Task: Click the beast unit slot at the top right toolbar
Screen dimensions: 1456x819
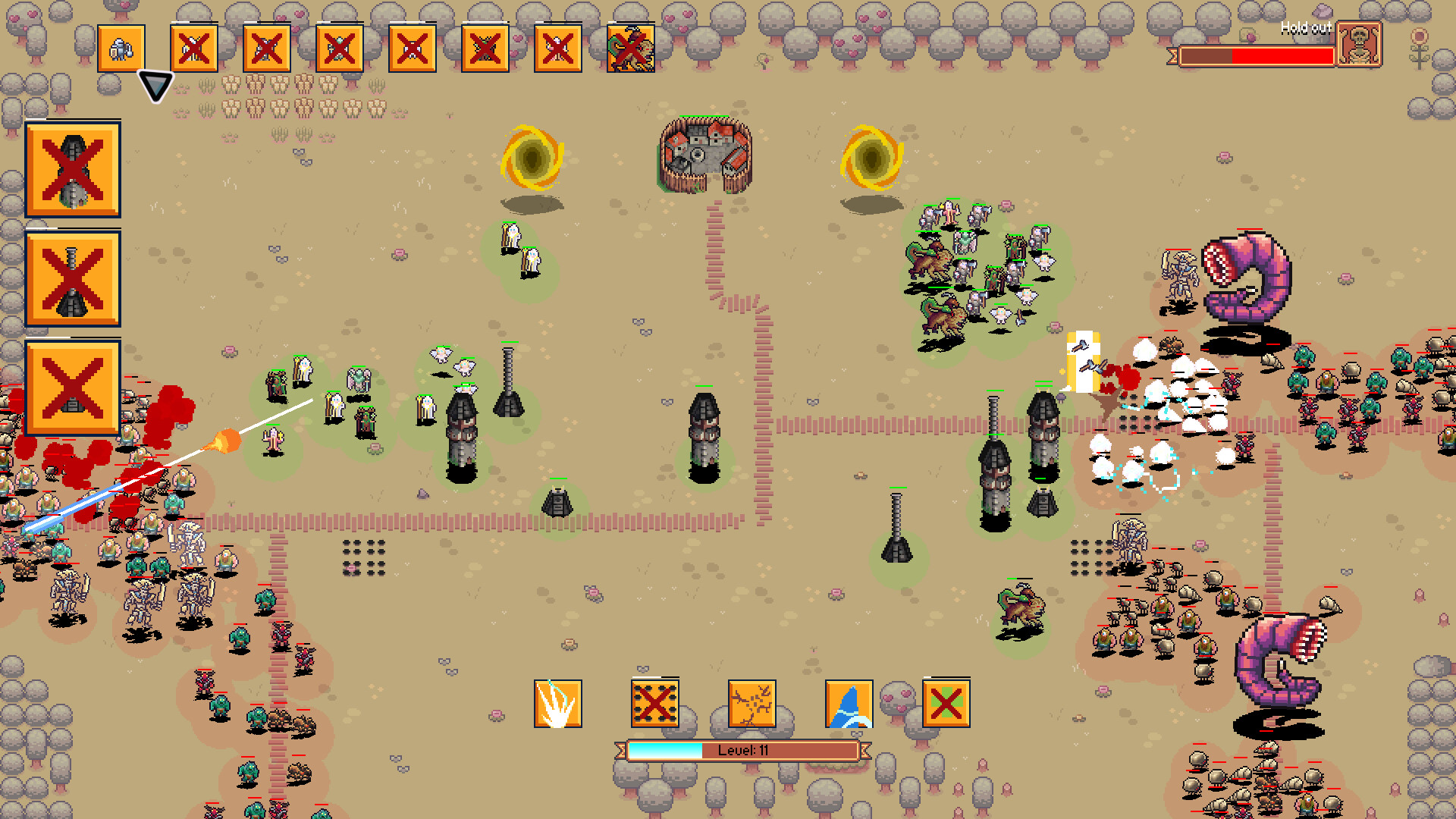Action: [631, 48]
